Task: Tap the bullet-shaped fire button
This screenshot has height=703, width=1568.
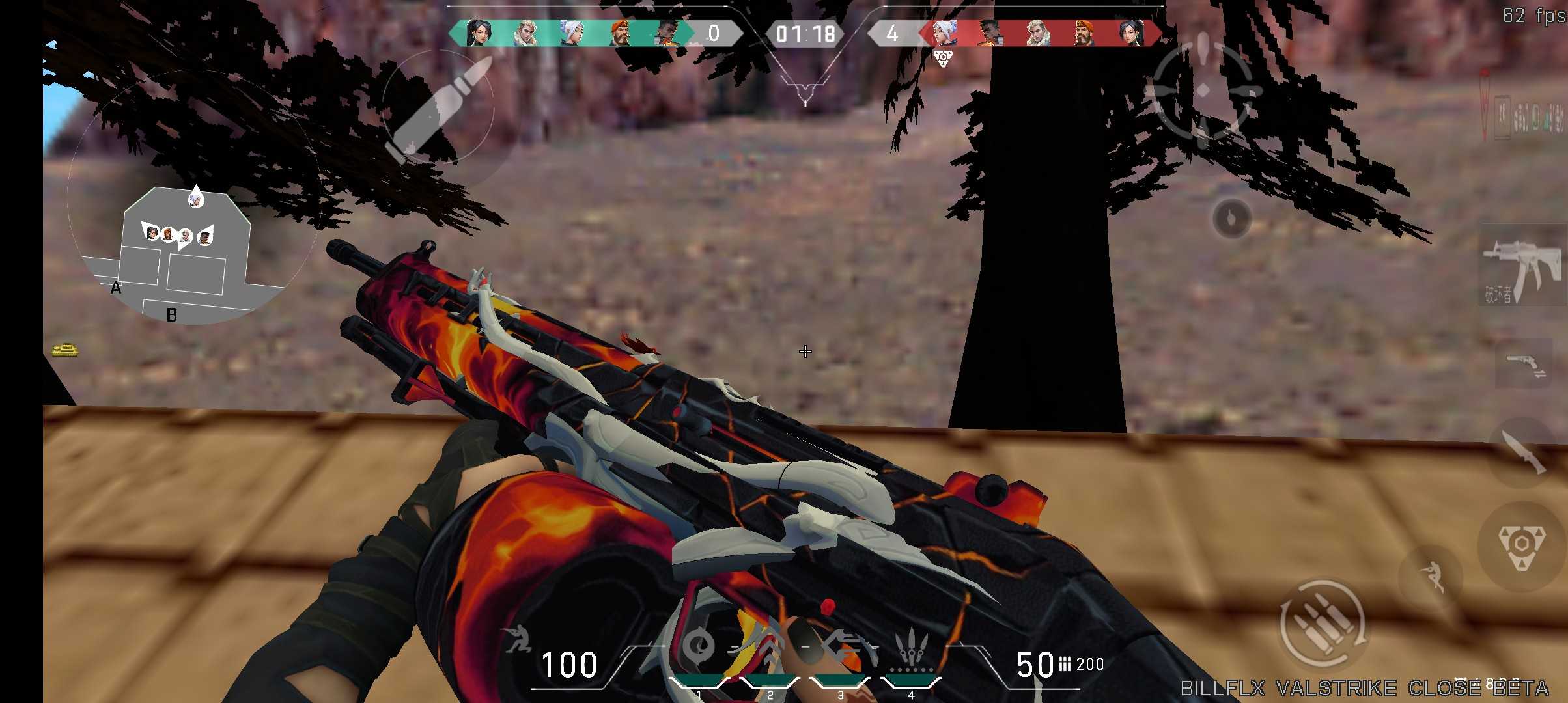Action: [x=438, y=107]
